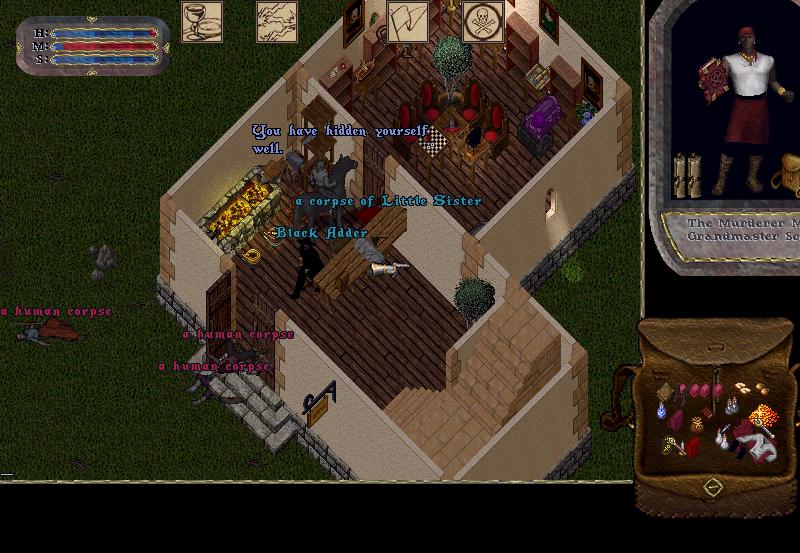Click the goblet and plate macro icon
This screenshot has width=800, height=553.
[x=202, y=22]
